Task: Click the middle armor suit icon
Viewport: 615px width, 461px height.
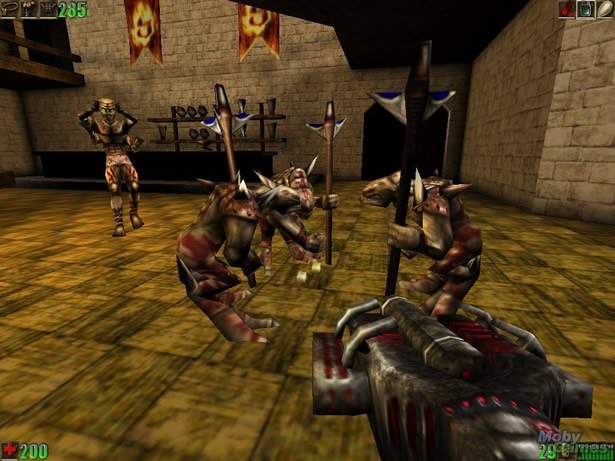Action: coord(29,10)
